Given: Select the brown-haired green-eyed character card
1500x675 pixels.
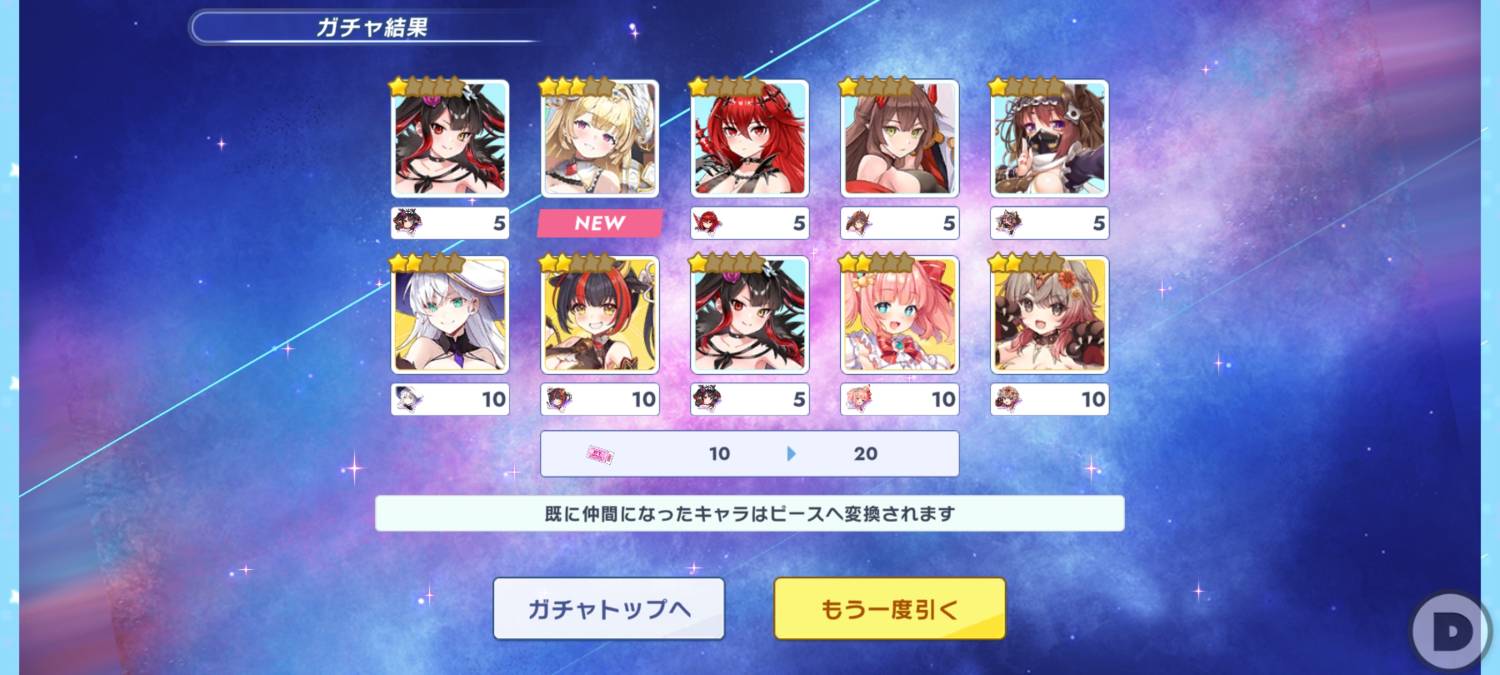Looking at the screenshot, I should 899,139.
